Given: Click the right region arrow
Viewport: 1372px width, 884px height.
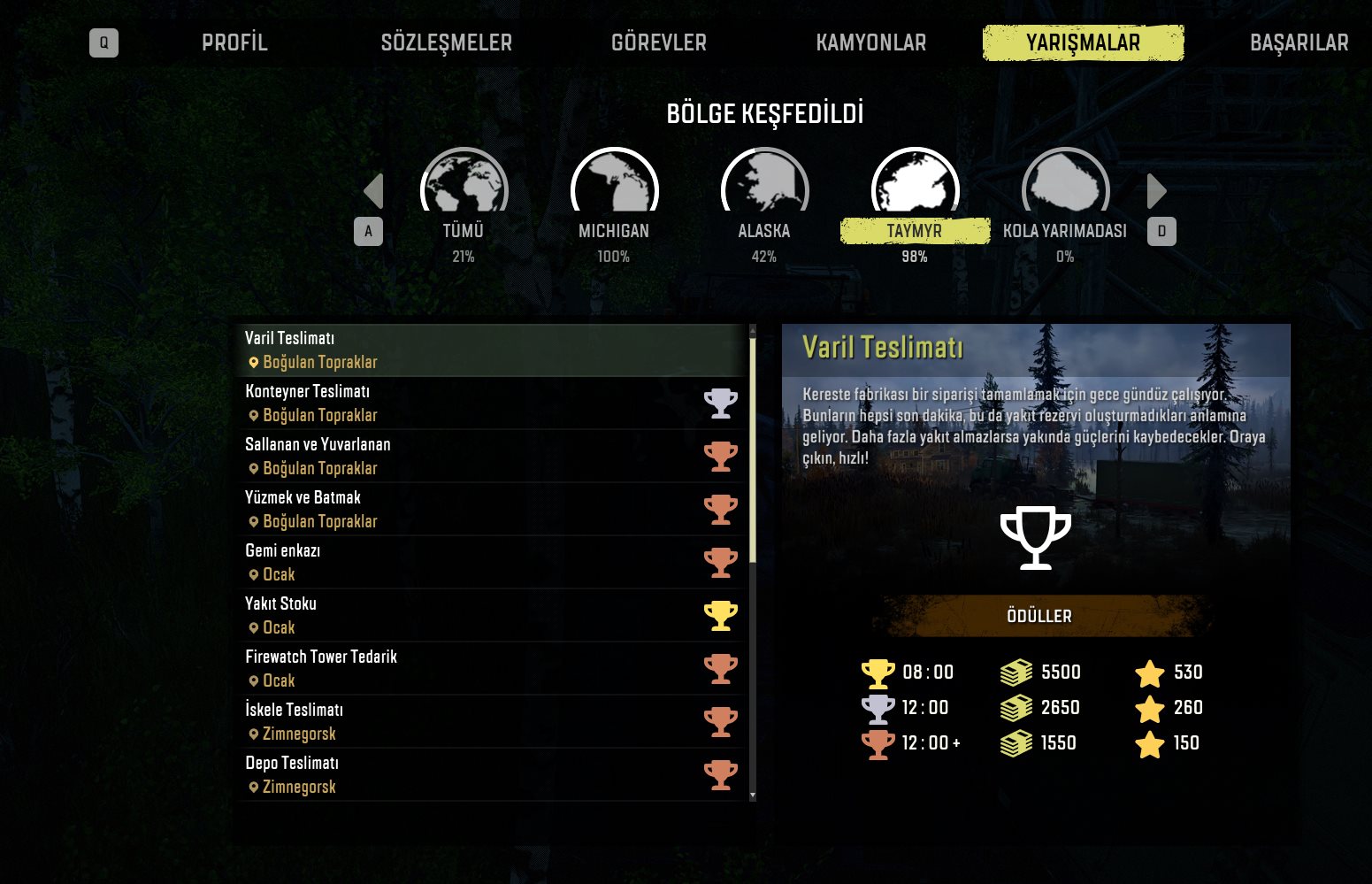Looking at the screenshot, I should 1156,191.
